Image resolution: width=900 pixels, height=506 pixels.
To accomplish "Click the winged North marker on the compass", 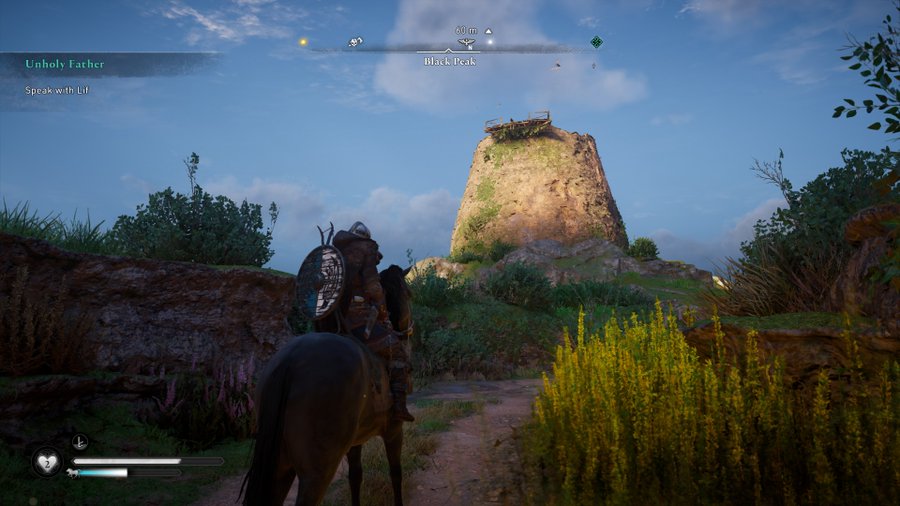I will point(466,43).
